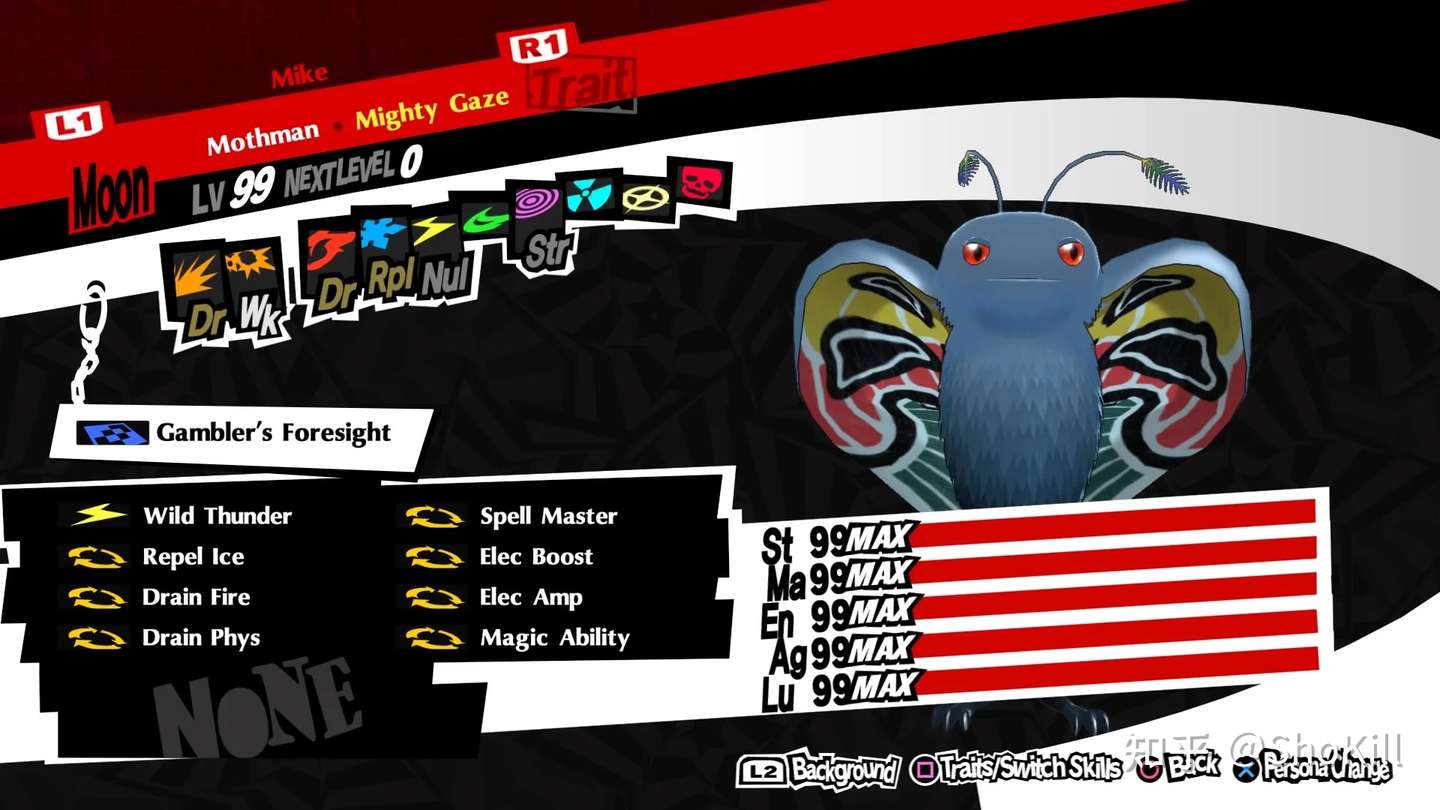Open the Trait tab

(x=581, y=84)
